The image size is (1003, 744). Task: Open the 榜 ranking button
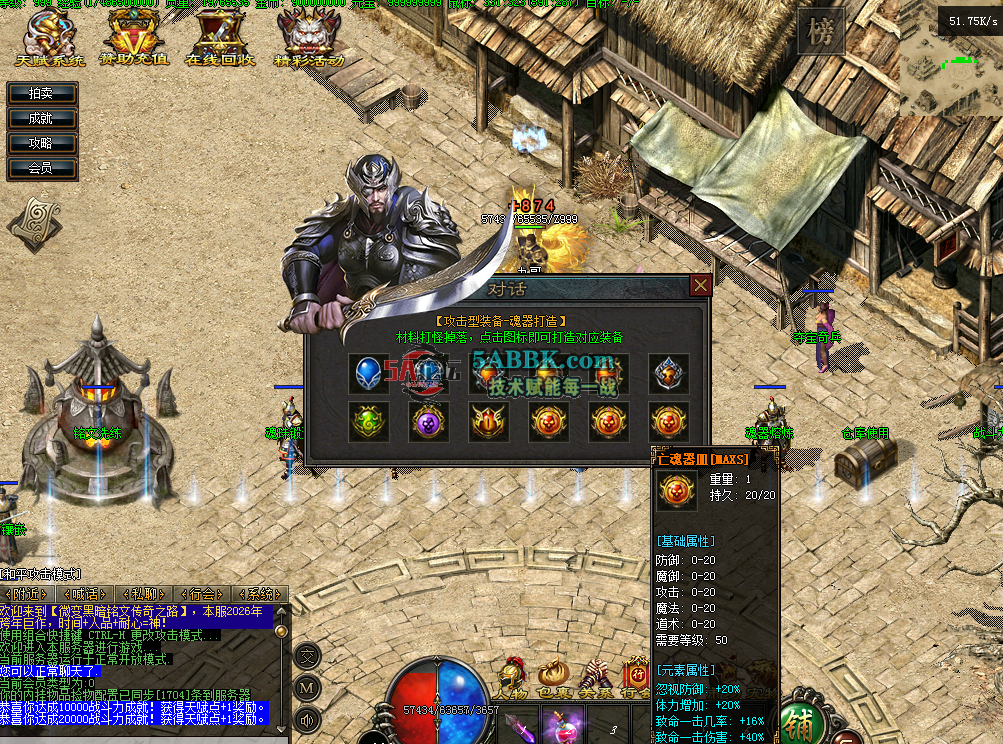821,33
